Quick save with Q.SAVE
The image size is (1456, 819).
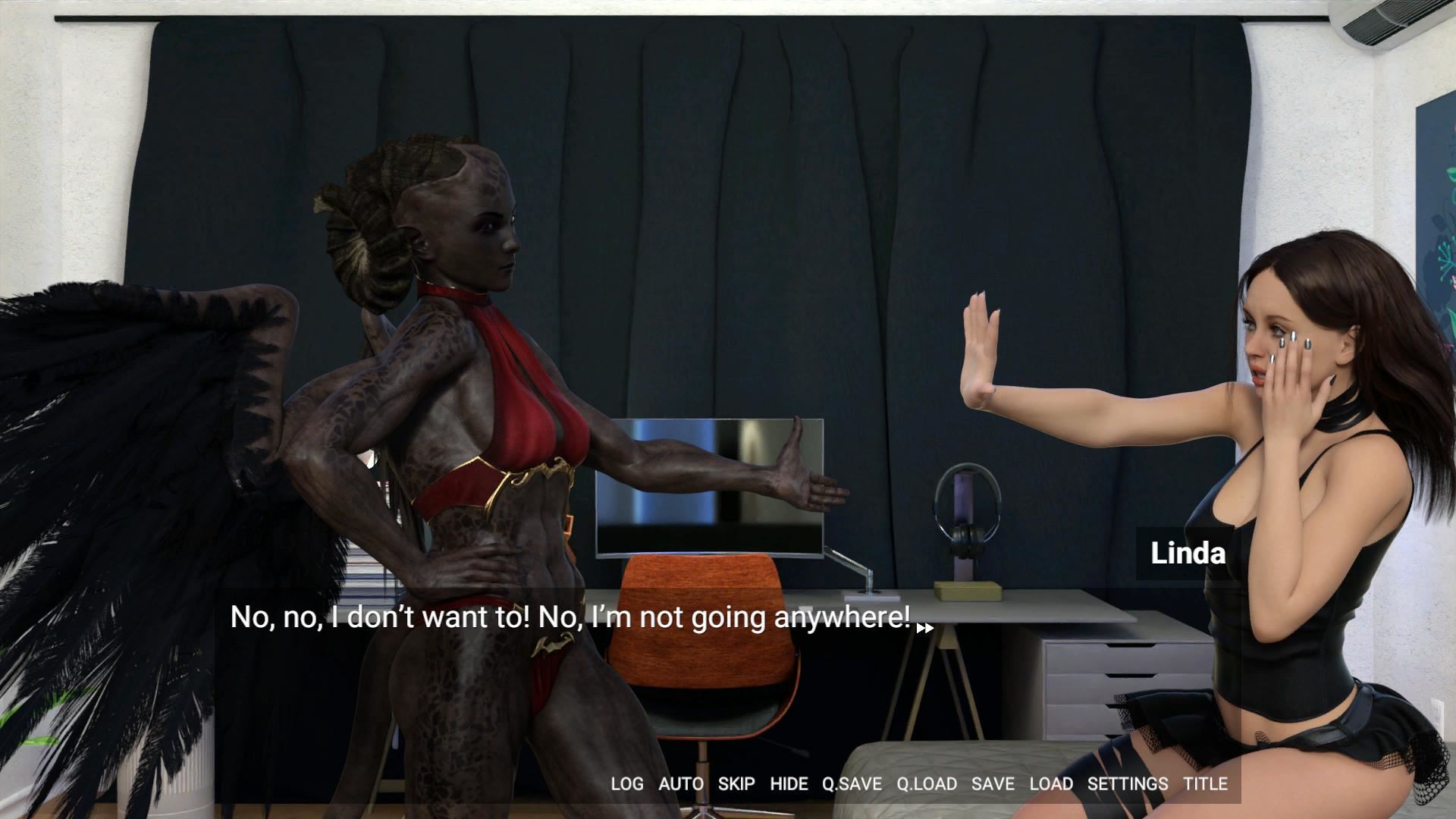click(x=852, y=784)
